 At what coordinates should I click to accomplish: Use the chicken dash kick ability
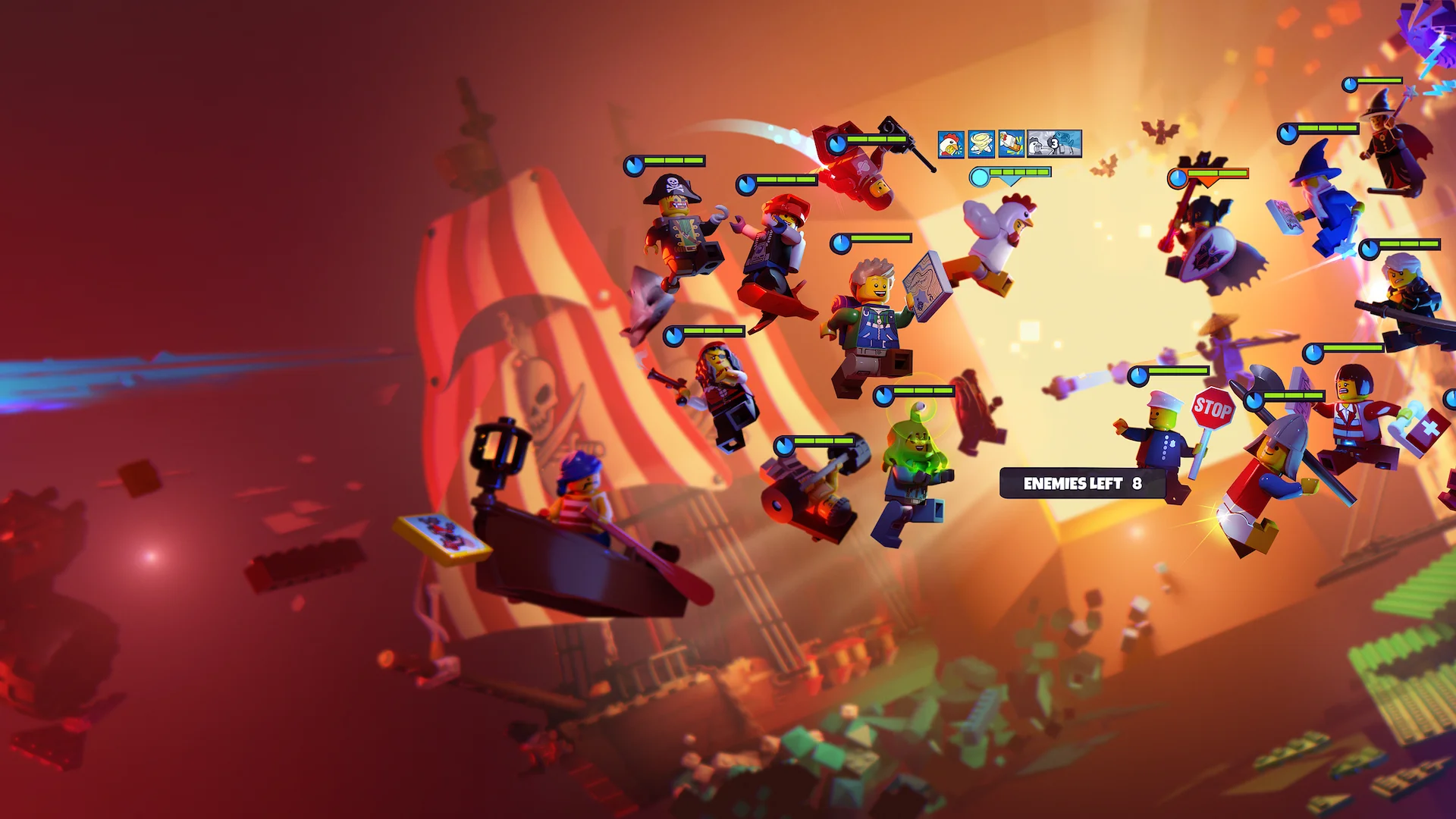(1011, 143)
